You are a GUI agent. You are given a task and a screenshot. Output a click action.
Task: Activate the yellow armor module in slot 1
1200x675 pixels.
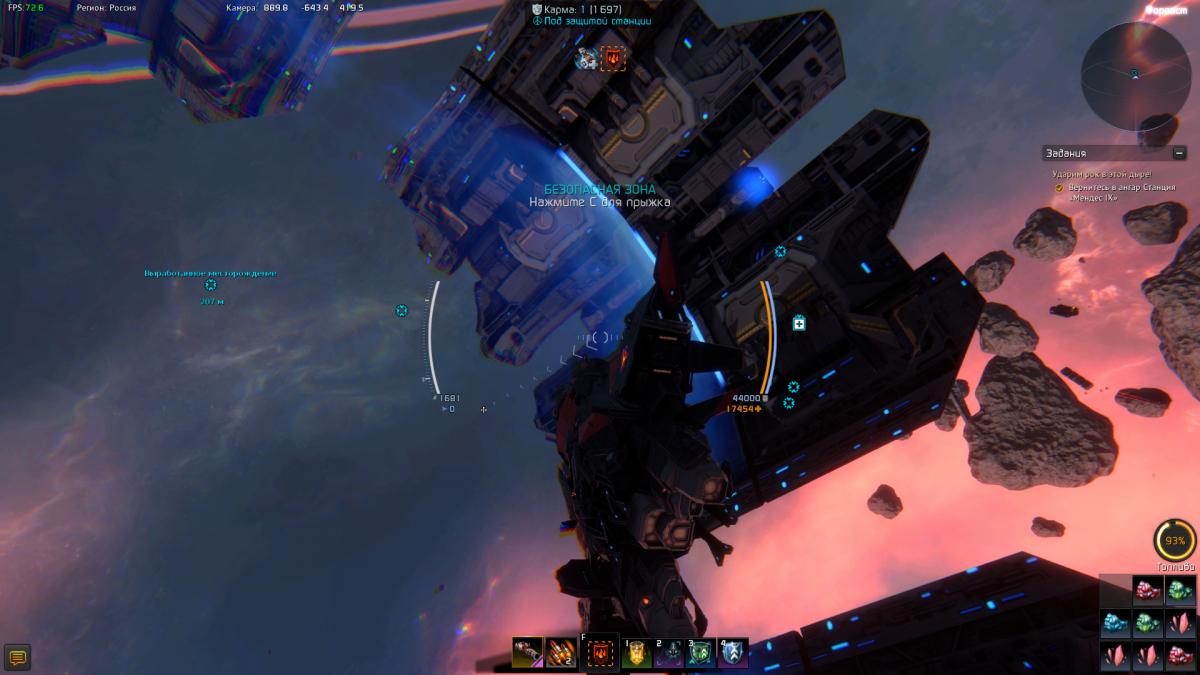pos(636,654)
